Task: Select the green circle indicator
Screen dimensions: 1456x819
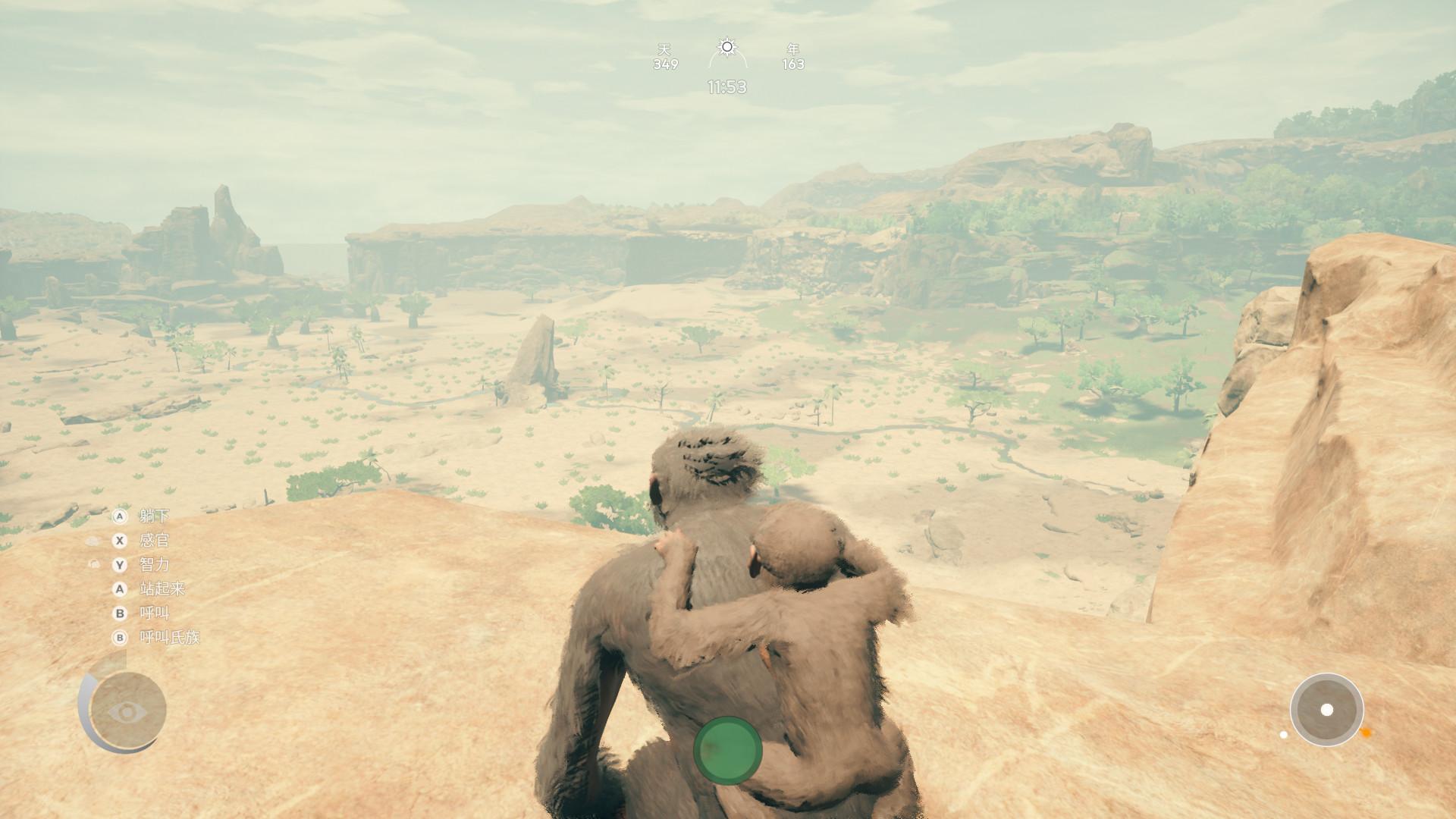Action: pyautogui.click(x=727, y=750)
